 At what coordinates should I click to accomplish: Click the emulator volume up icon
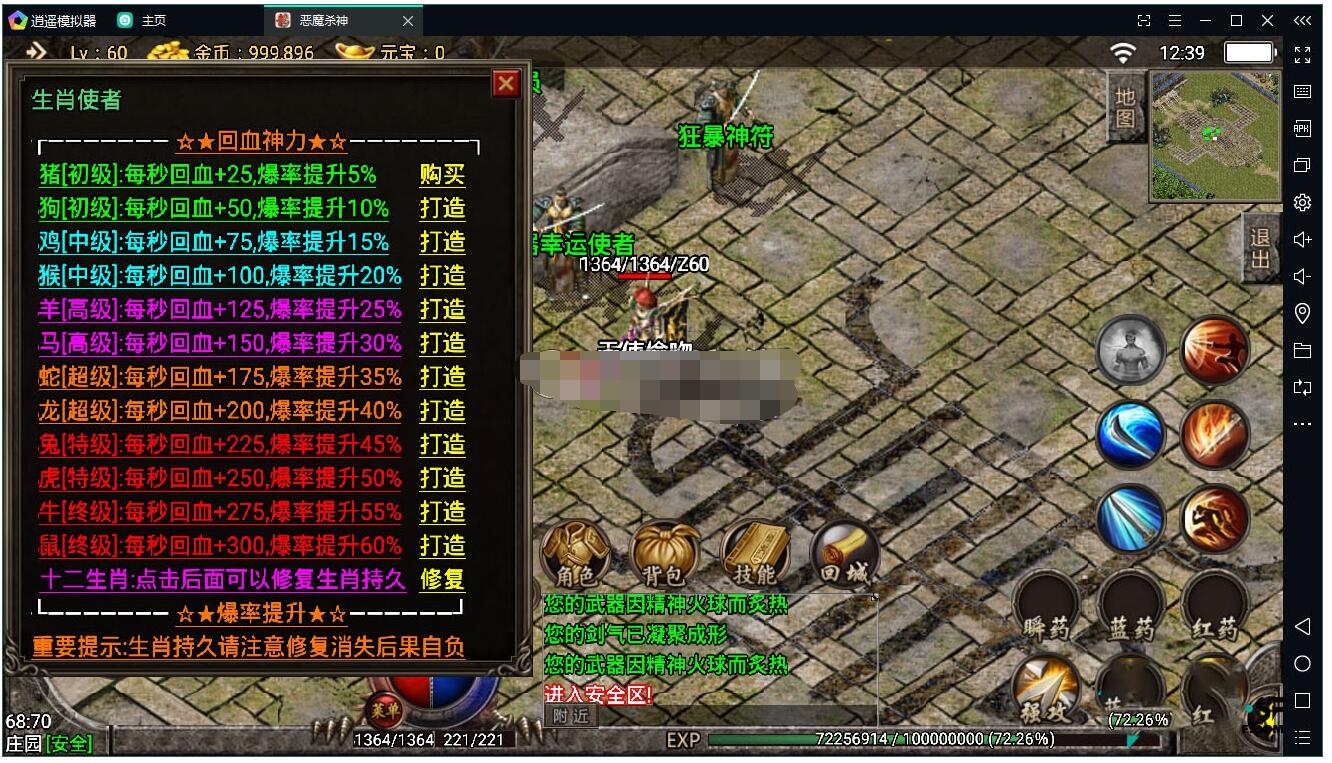[1301, 239]
